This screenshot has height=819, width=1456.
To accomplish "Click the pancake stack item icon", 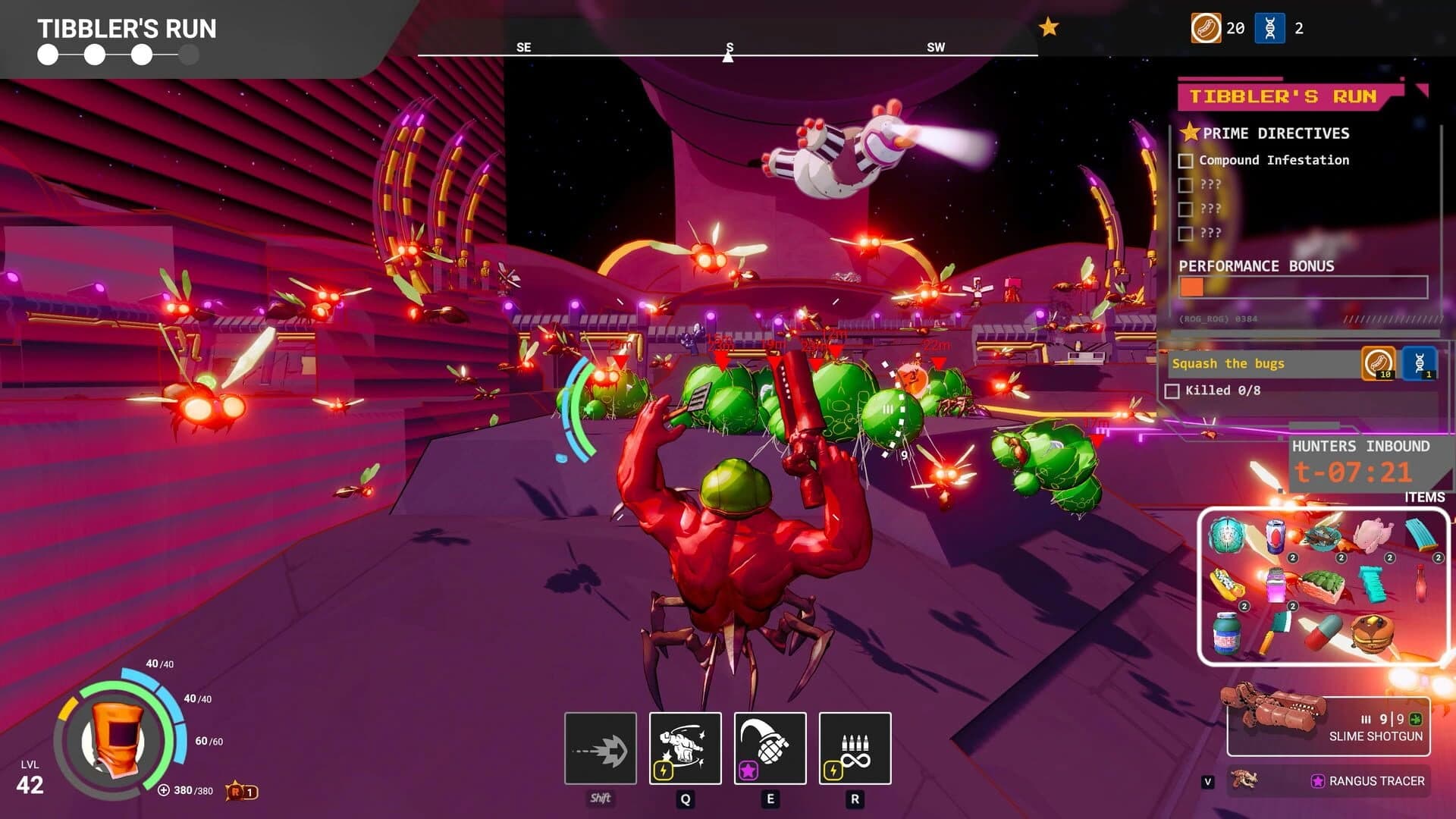I will click(x=1373, y=635).
